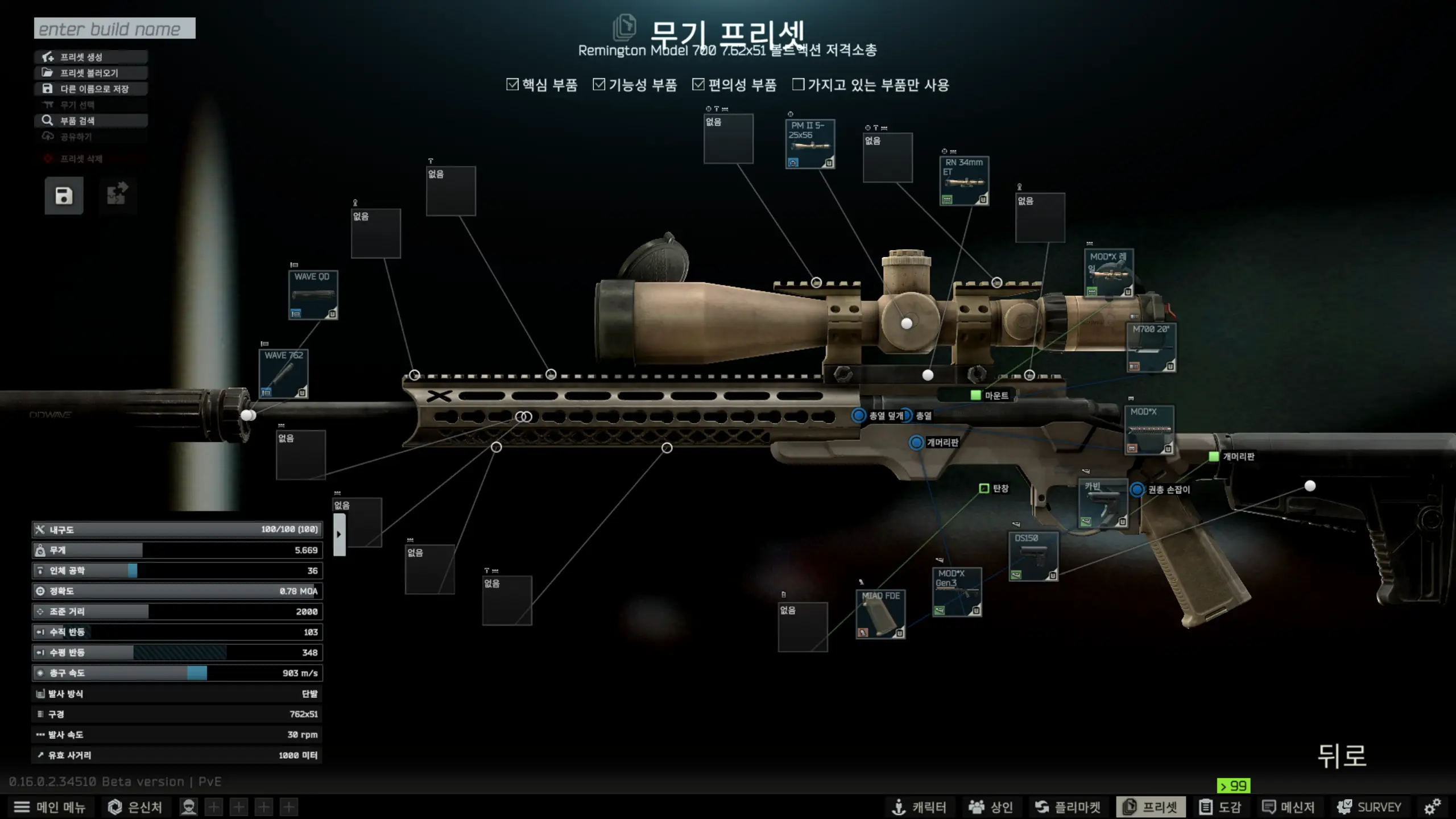The image size is (1456, 819).
Task: Select the WAVE QD suppressor slot
Action: coord(313,295)
